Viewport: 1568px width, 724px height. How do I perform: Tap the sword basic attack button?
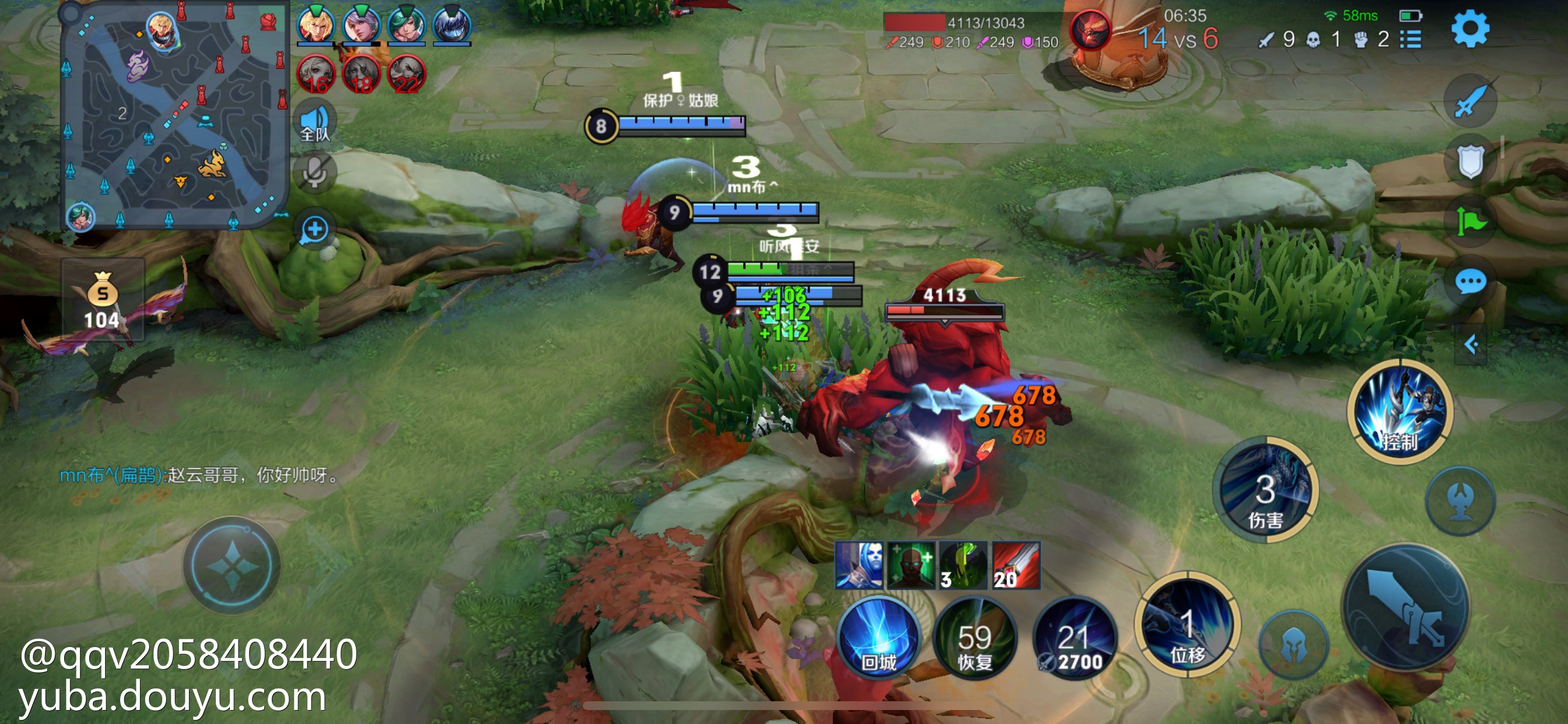1406,609
